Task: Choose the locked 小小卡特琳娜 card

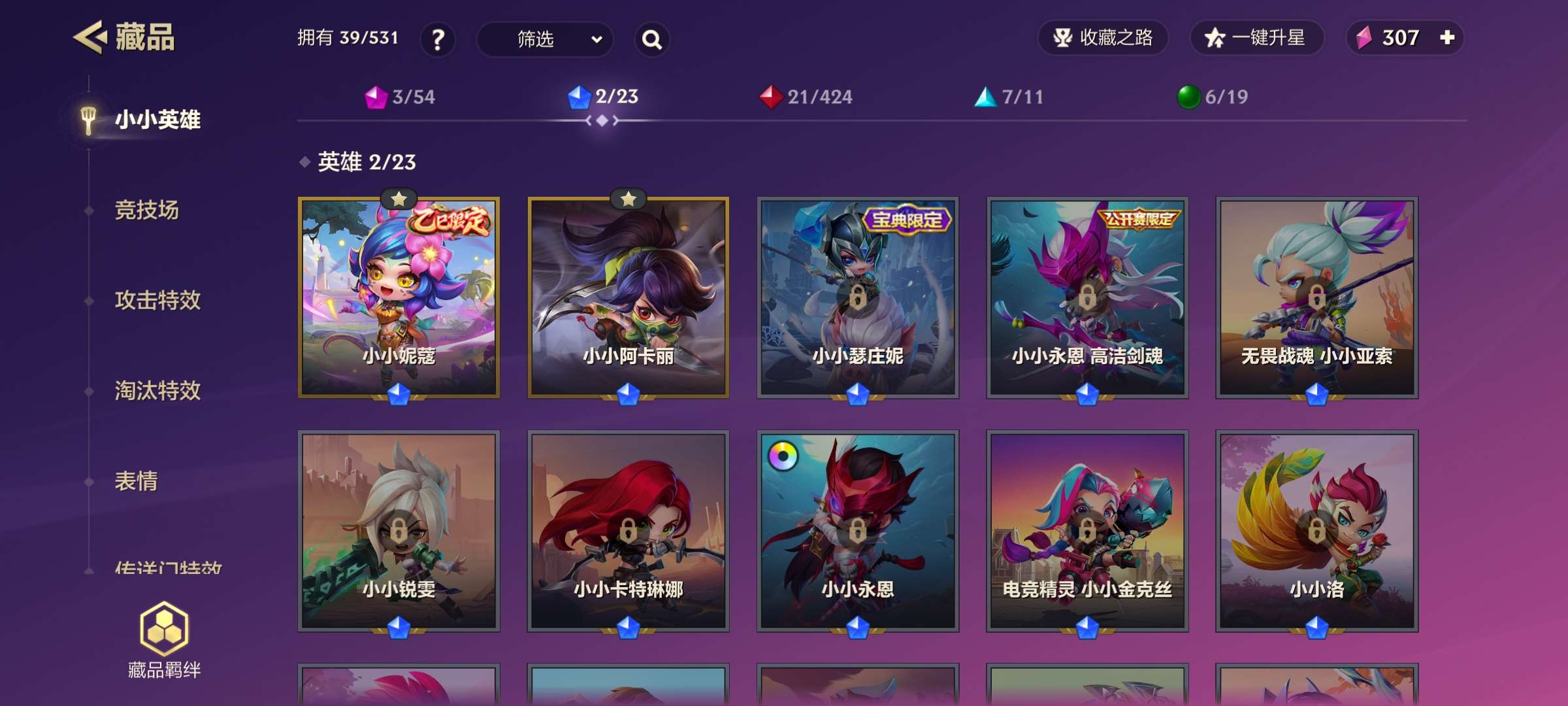Action: (628, 531)
